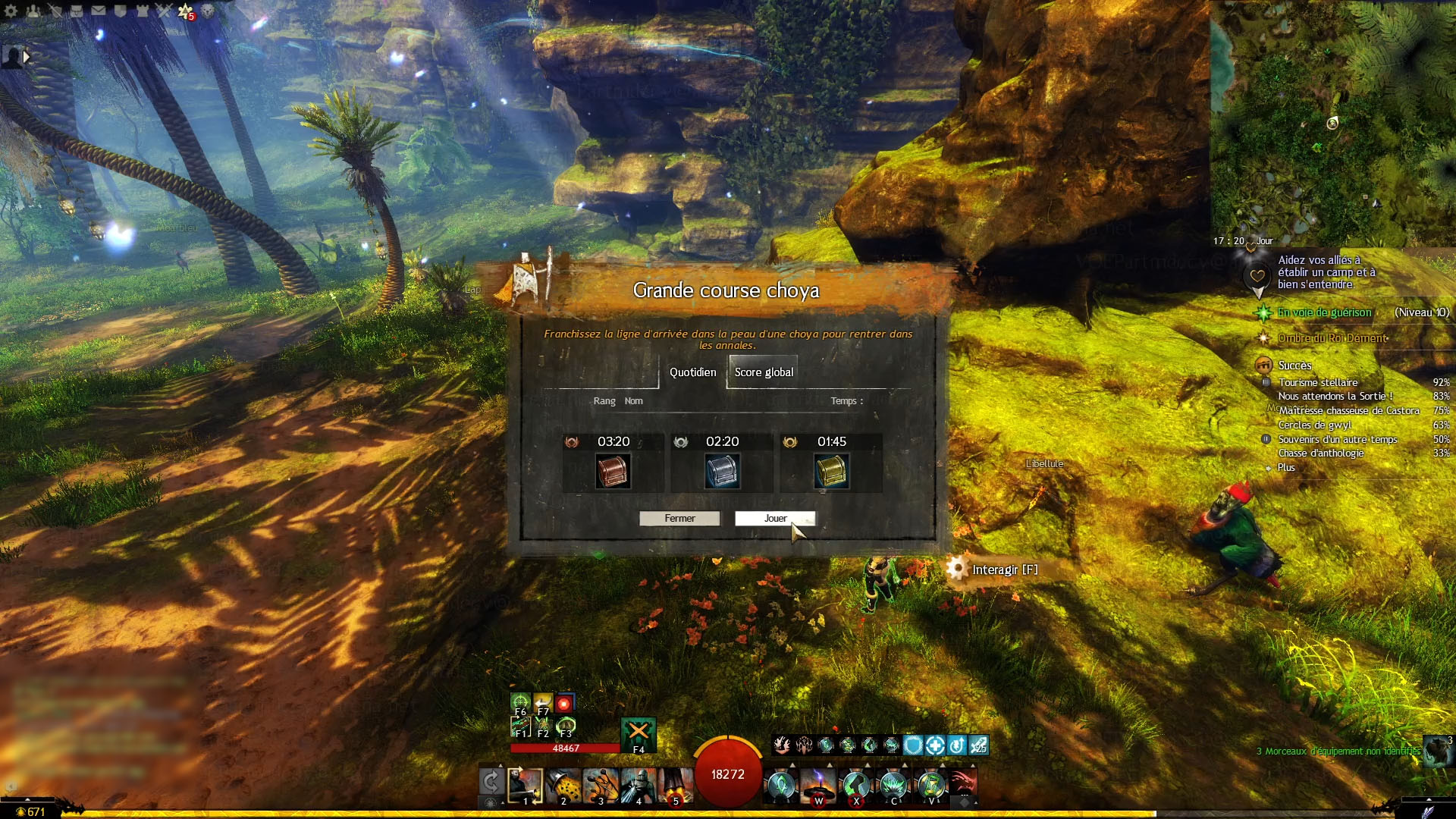This screenshot has height=819, width=1456.
Task: Open the mail envelope icon
Action: coord(99,11)
